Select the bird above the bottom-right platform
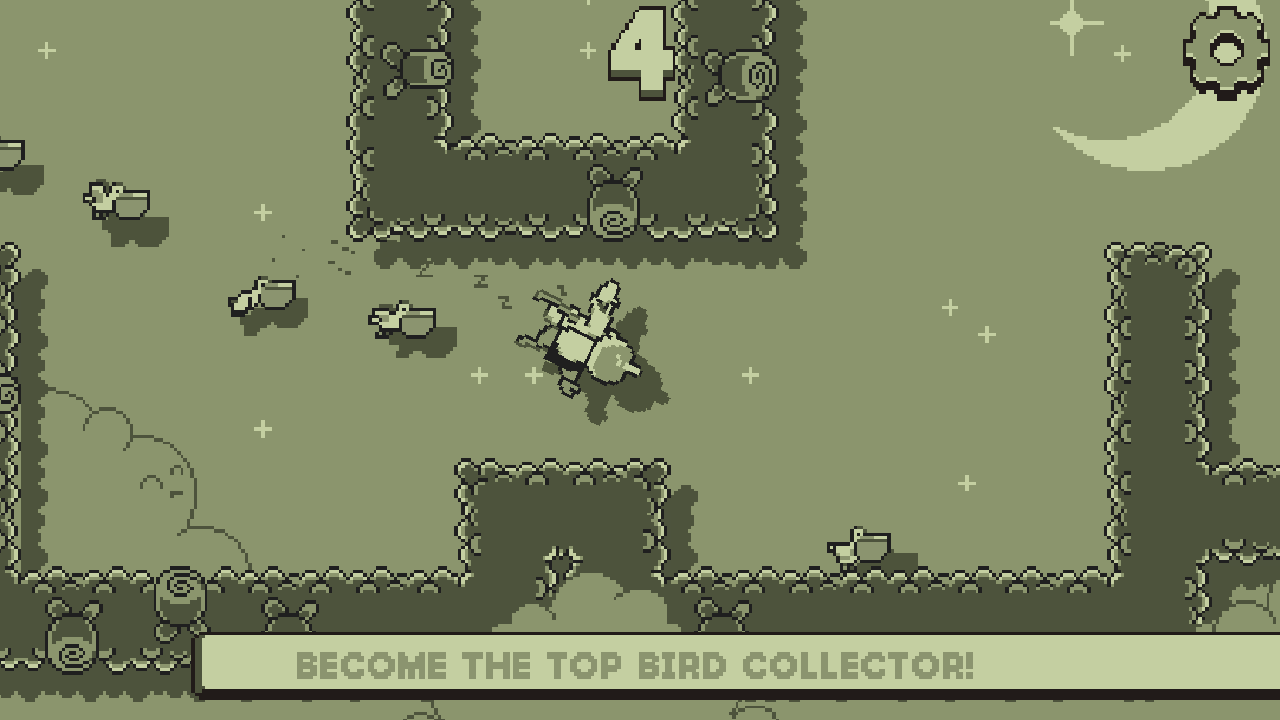 (858, 545)
